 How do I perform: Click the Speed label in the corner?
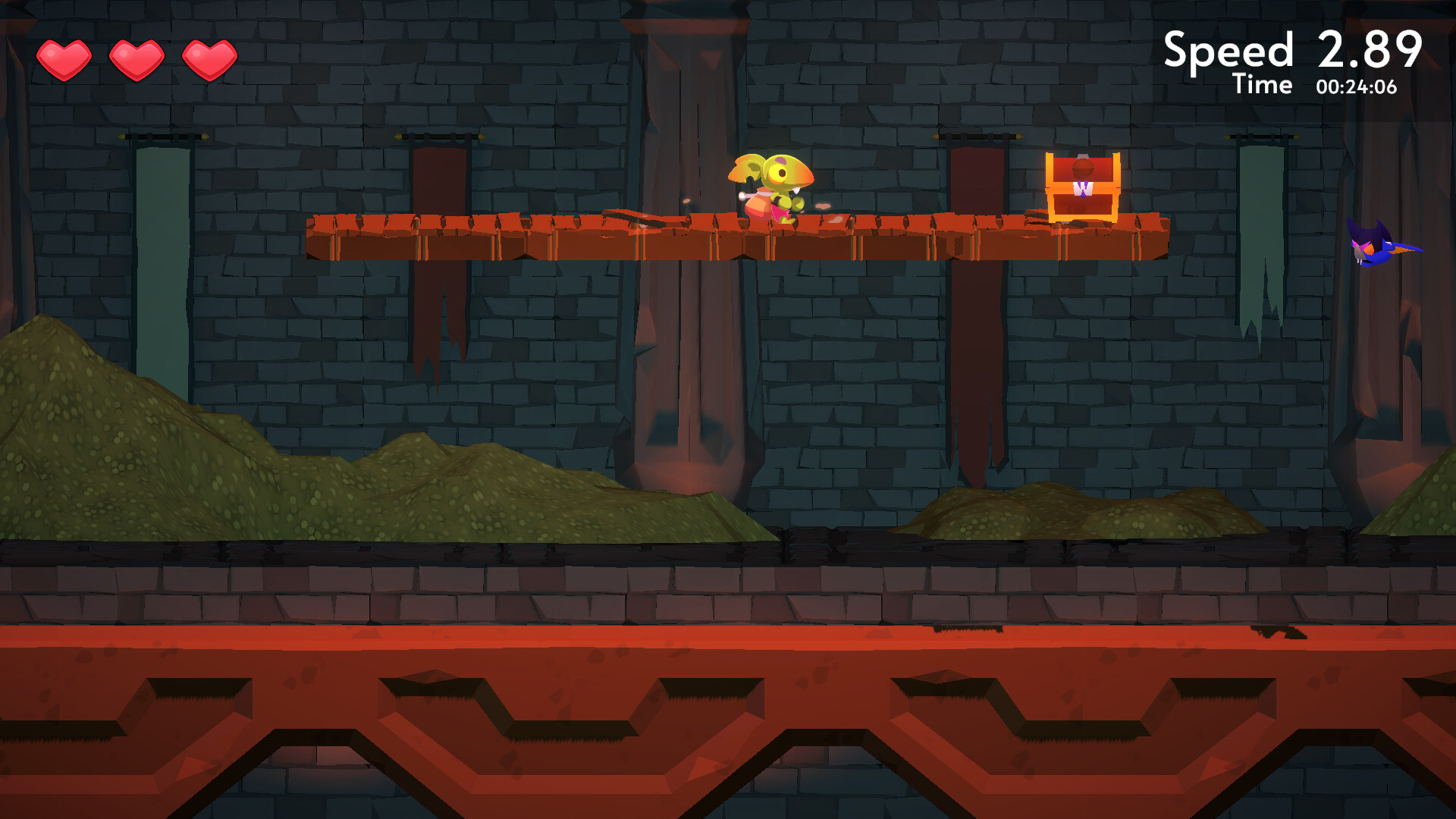pyautogui.click(x=1227, y=49)
